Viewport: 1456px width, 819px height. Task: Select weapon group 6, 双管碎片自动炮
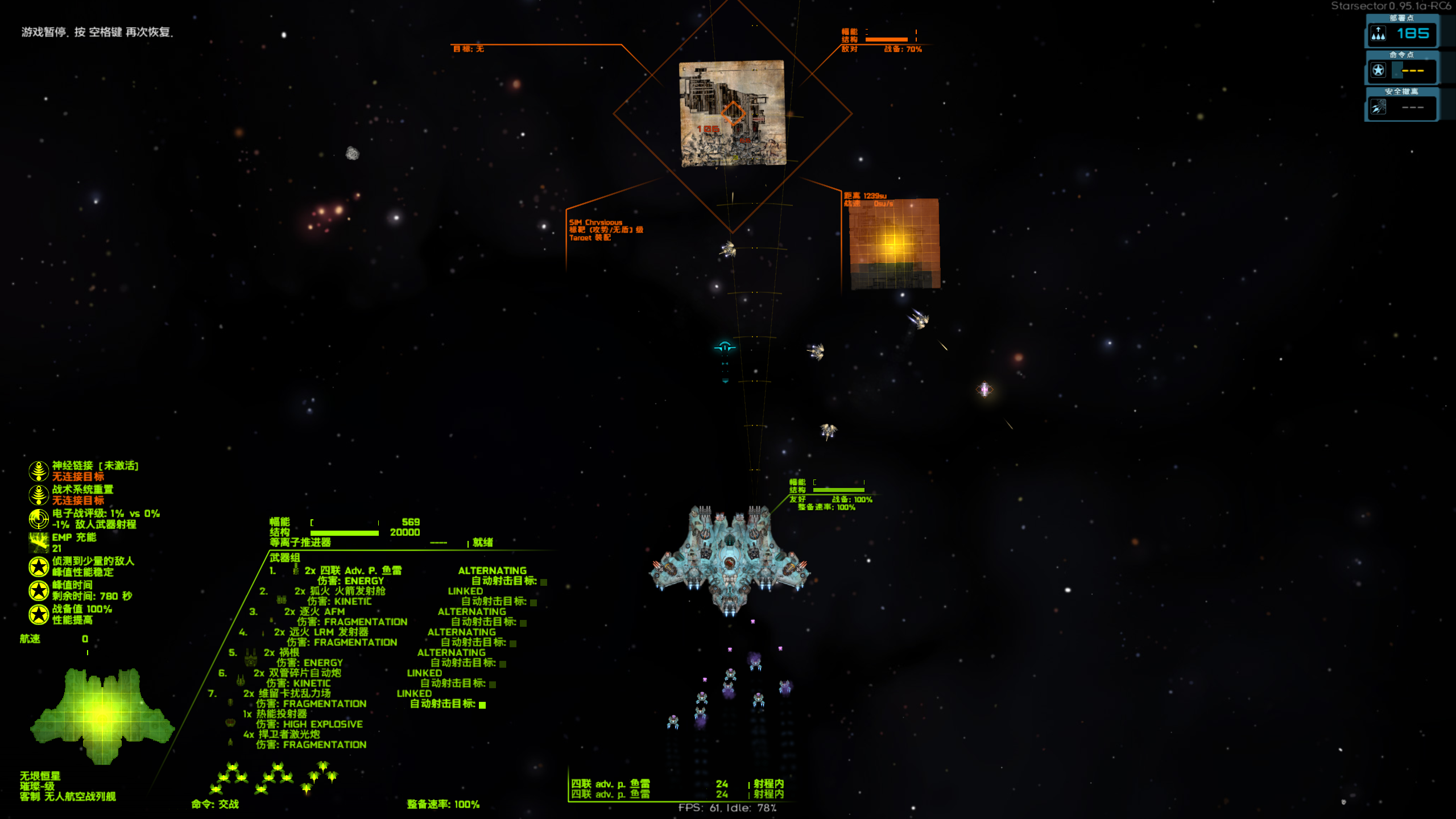[297, 673]
